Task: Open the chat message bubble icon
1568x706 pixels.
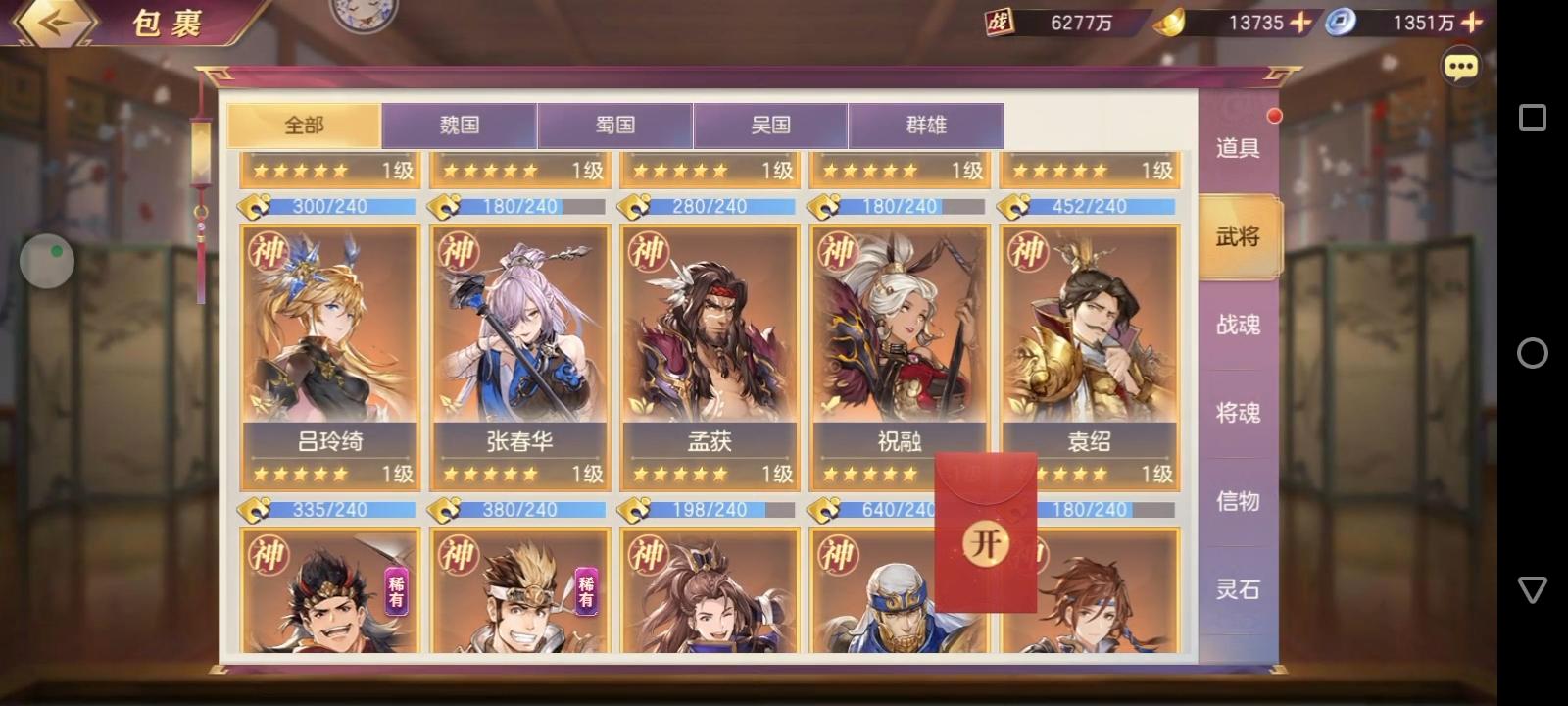Action: point(1460,65)
